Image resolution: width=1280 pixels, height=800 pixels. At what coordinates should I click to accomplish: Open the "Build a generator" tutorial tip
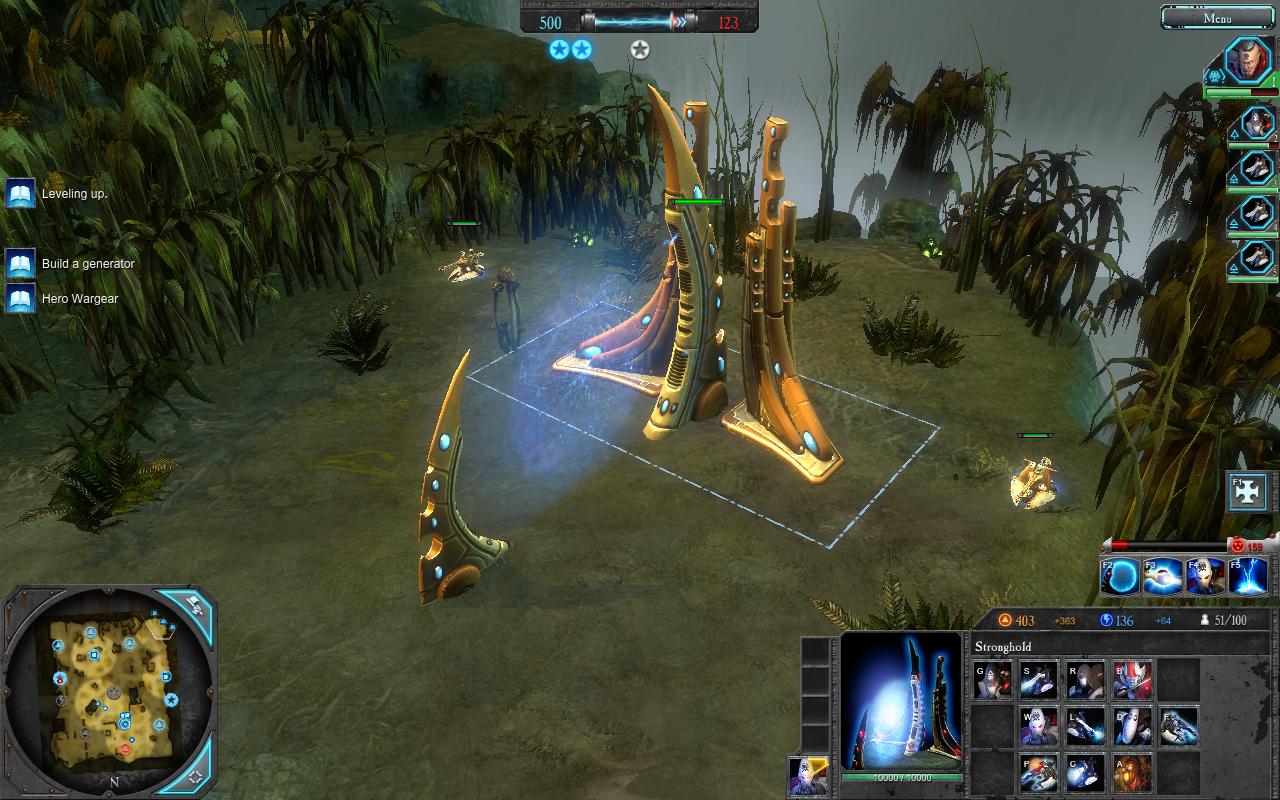click(x=20, y=264)
